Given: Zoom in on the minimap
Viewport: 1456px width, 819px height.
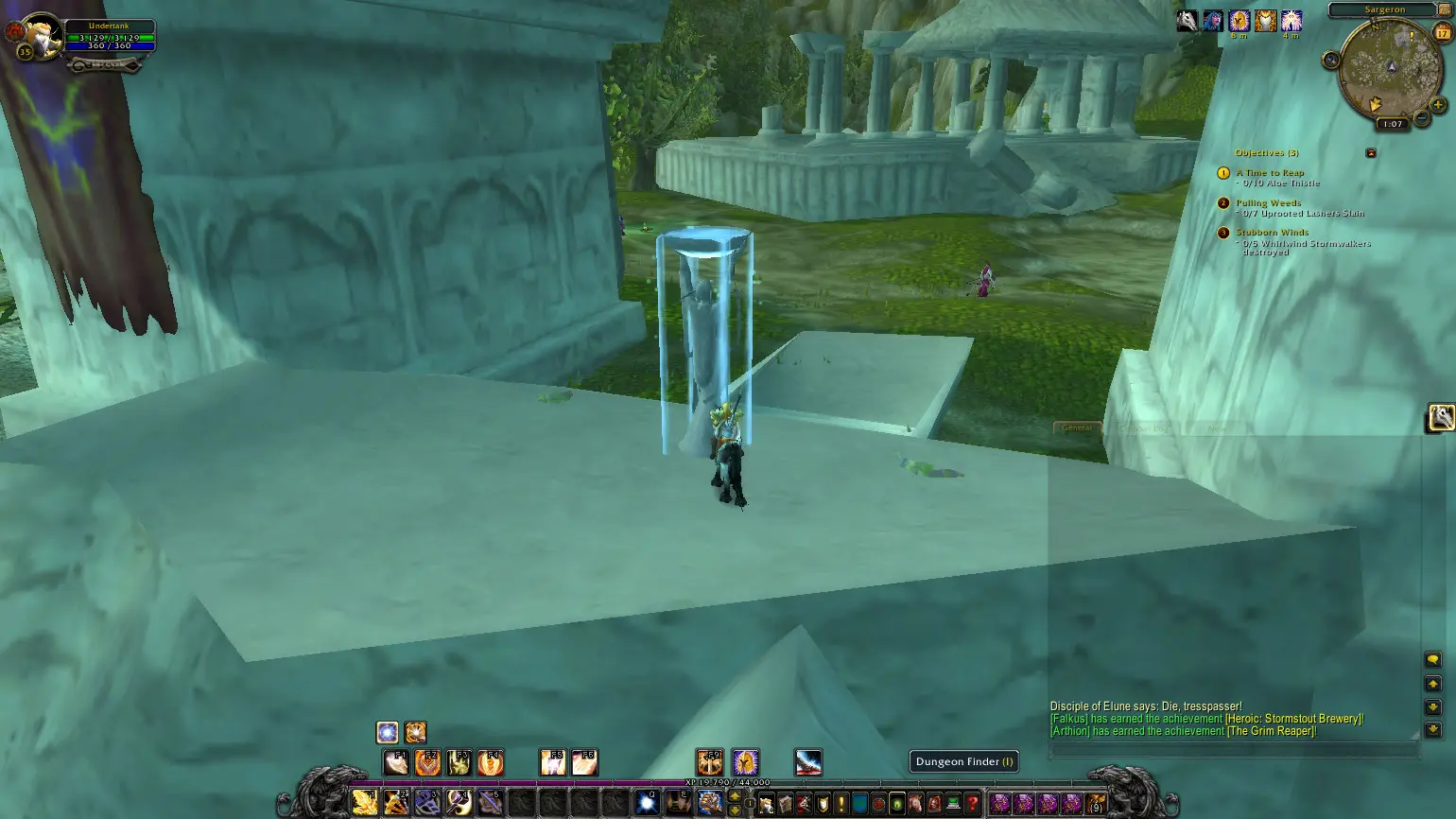Looking at the screenshot, I should (x=1438, y=105).
